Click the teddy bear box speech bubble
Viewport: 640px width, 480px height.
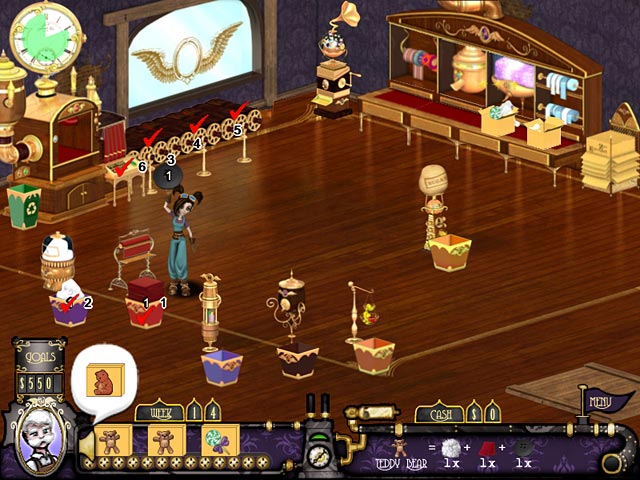coord(103,379)
